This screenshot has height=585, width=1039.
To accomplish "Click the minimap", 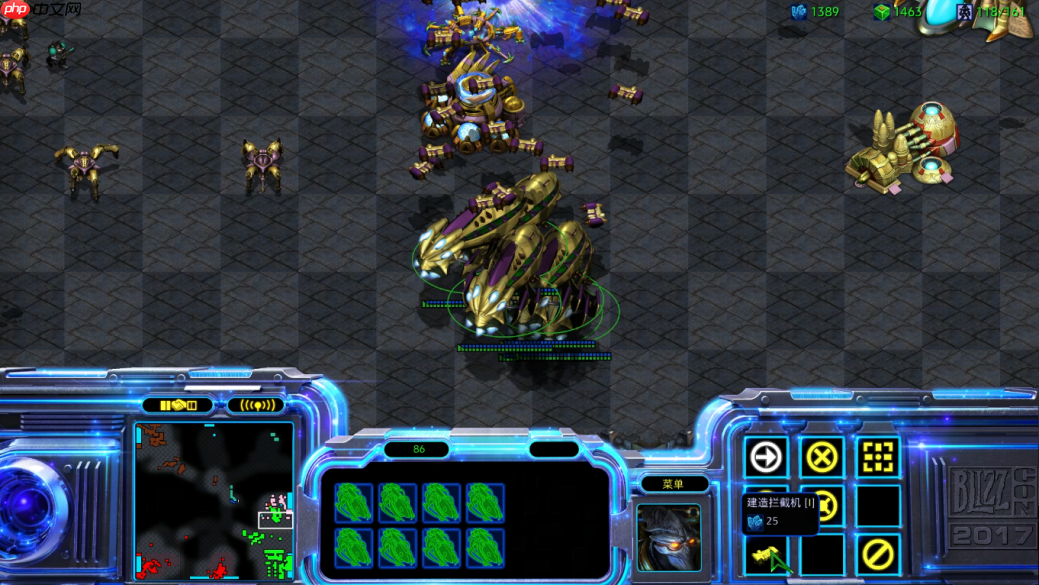I will point(214,500).
